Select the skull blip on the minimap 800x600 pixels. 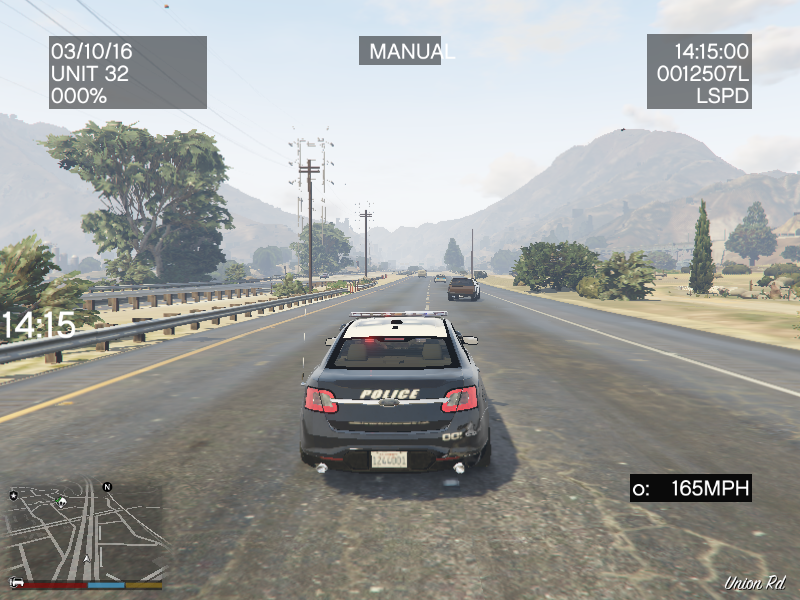click(x=62, y=501)
